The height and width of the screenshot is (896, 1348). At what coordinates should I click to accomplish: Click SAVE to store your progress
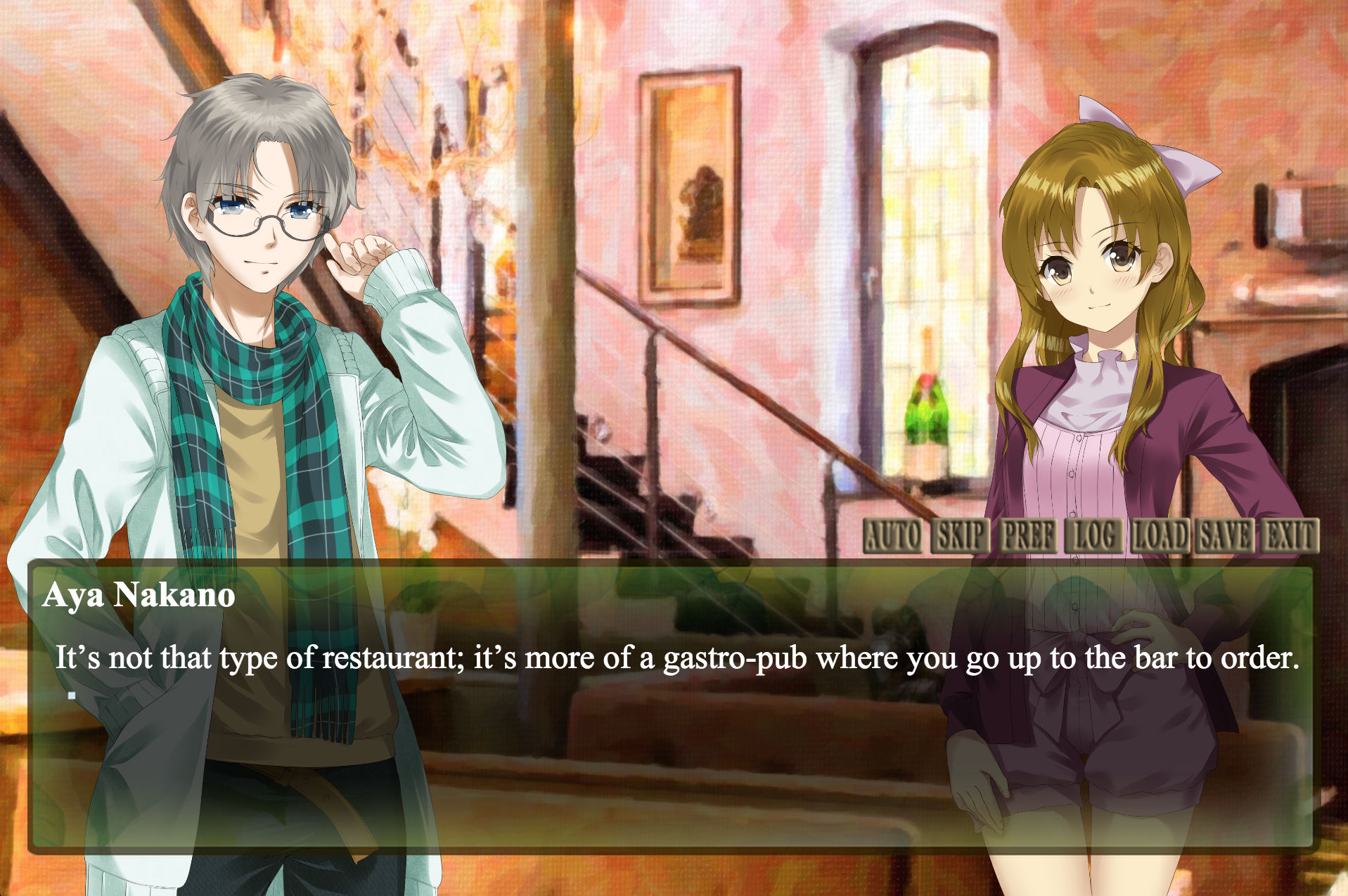1224,537
